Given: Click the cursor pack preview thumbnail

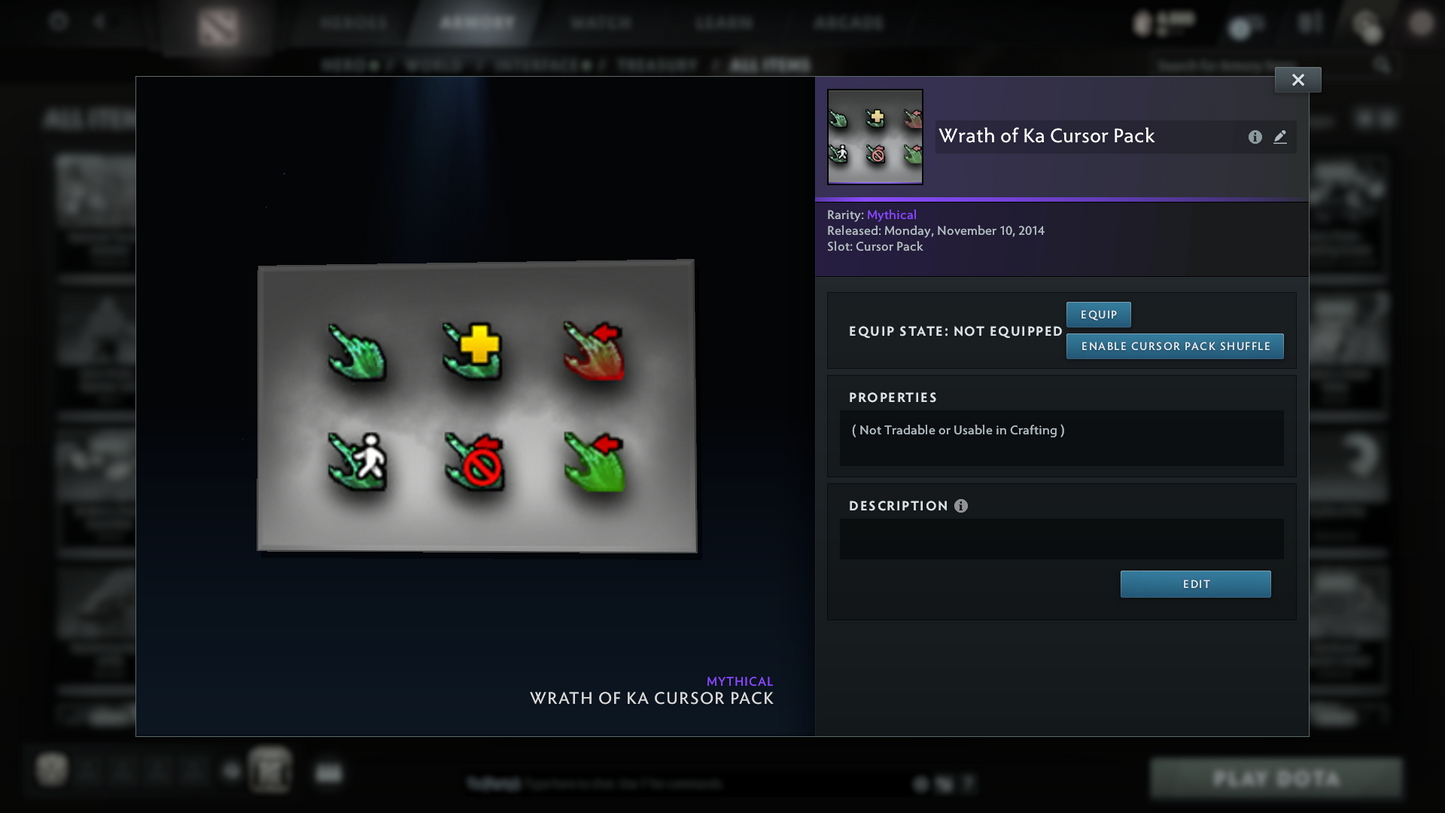Looking at the screenshot, I should [x=874, y=136].
